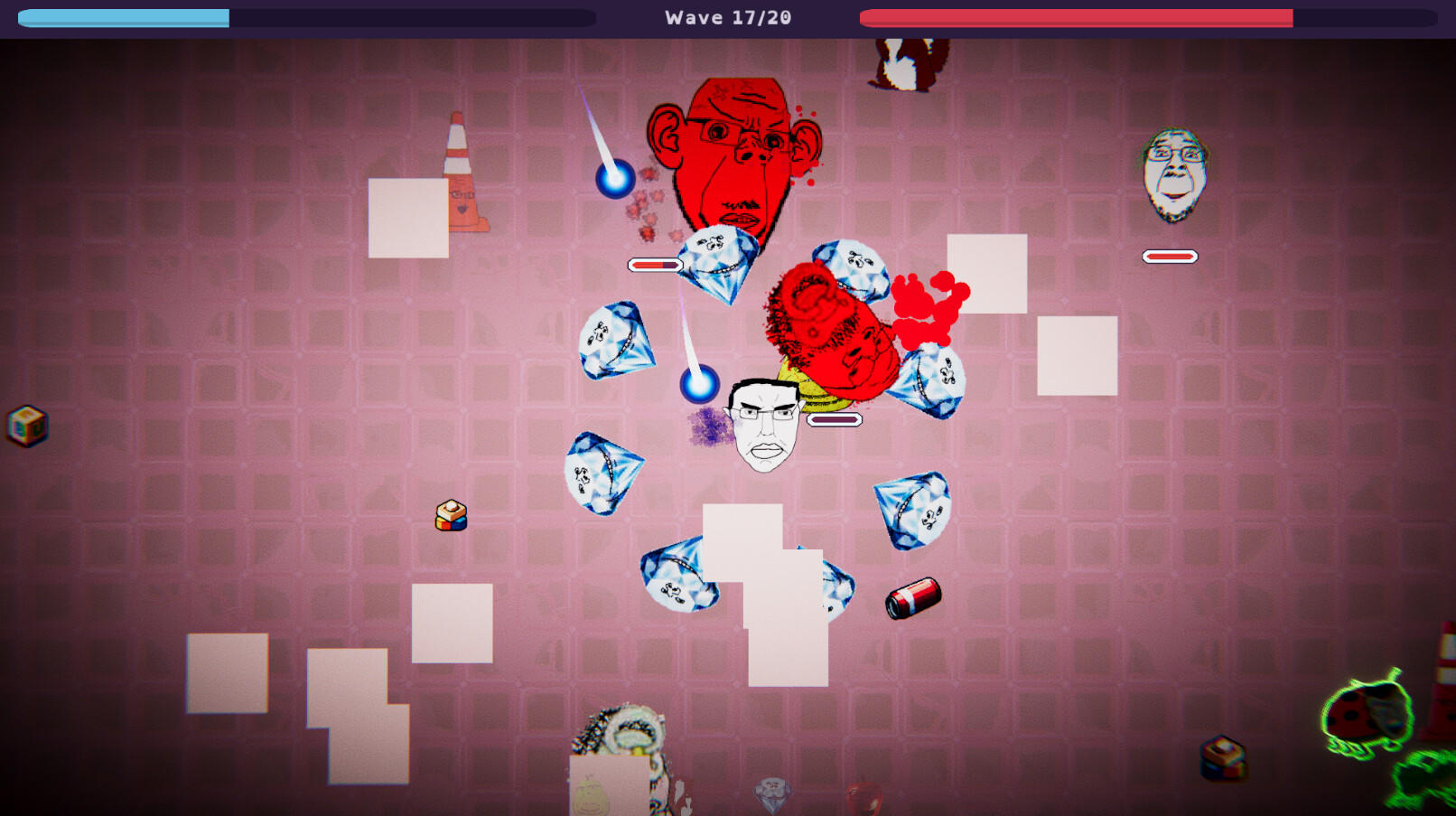The width and height of the screenshot is (1456, 816).
Task: Select the Wave 17/20 counter in the top bar
Action: (728, 16)
